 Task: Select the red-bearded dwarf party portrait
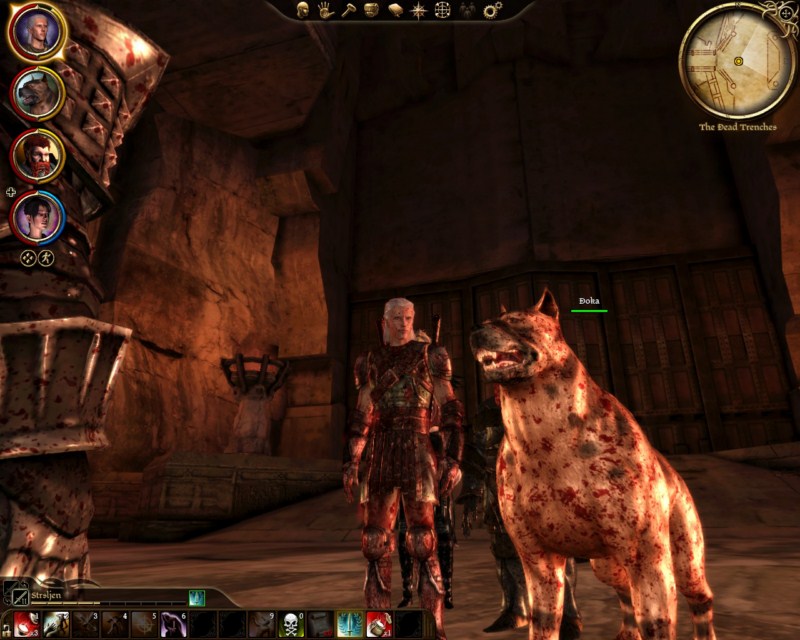point(37,154)
